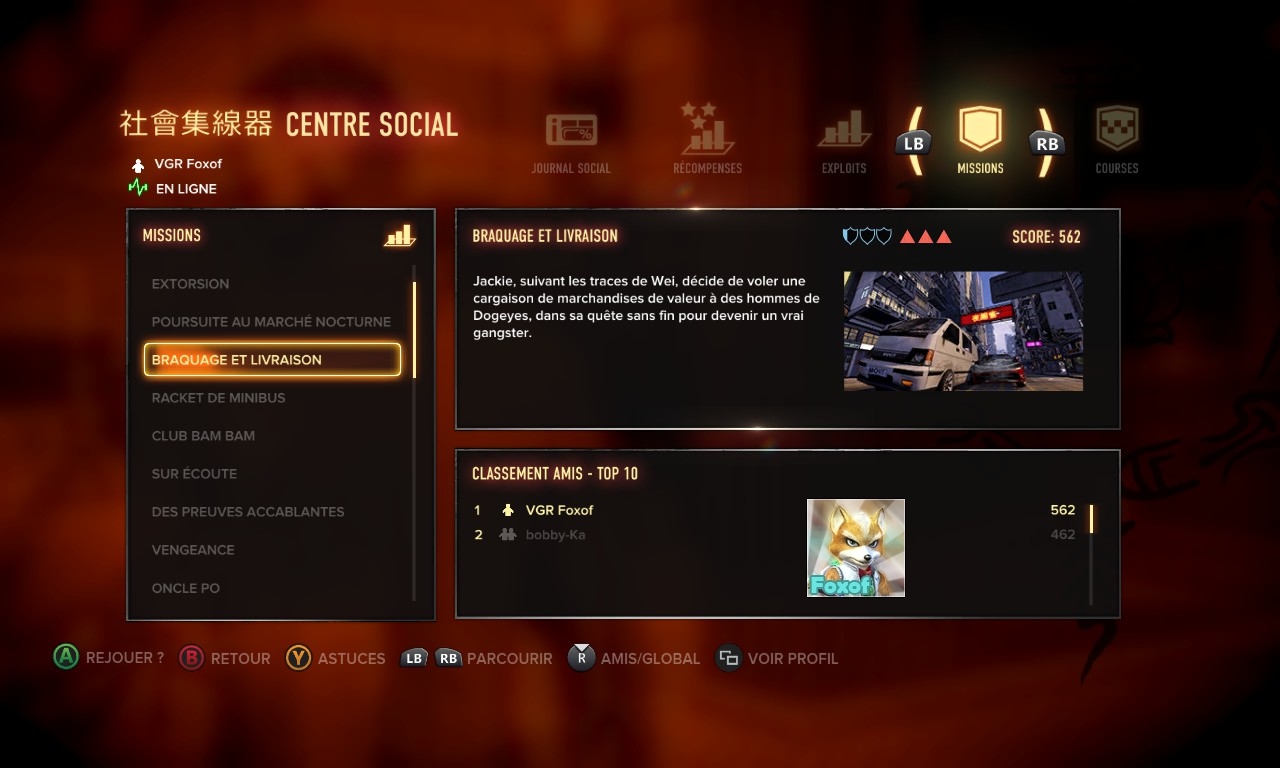Click the Foxof avatar picture
The image size is (1280, 768).
click(856, 548)
